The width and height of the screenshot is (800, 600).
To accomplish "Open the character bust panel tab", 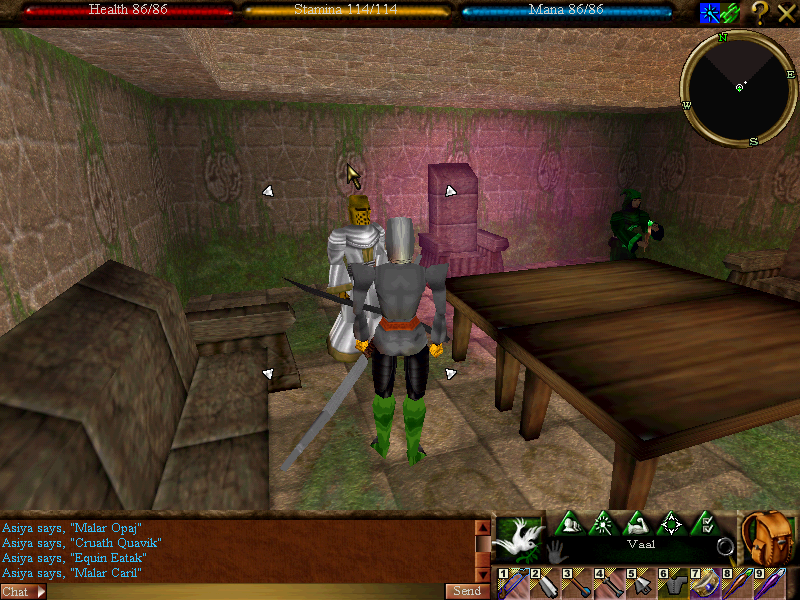I will [x=570, y=523].
